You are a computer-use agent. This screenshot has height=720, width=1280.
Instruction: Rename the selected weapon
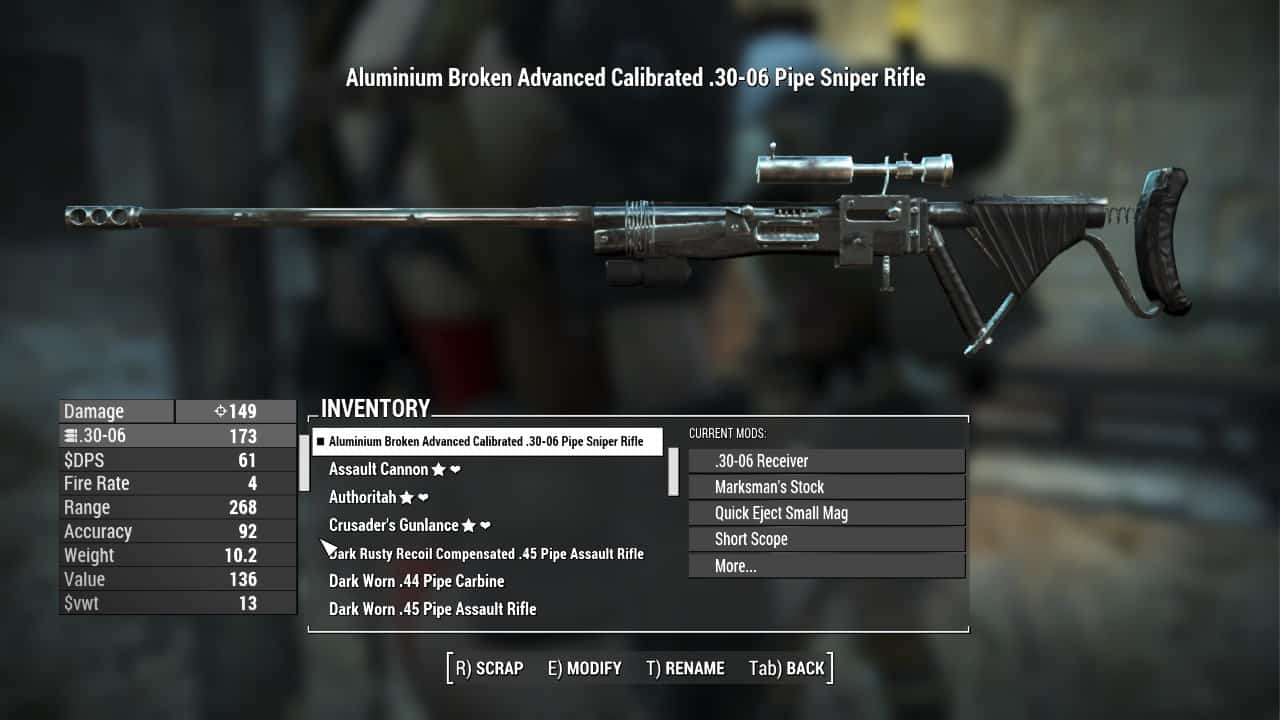(685, 668)
